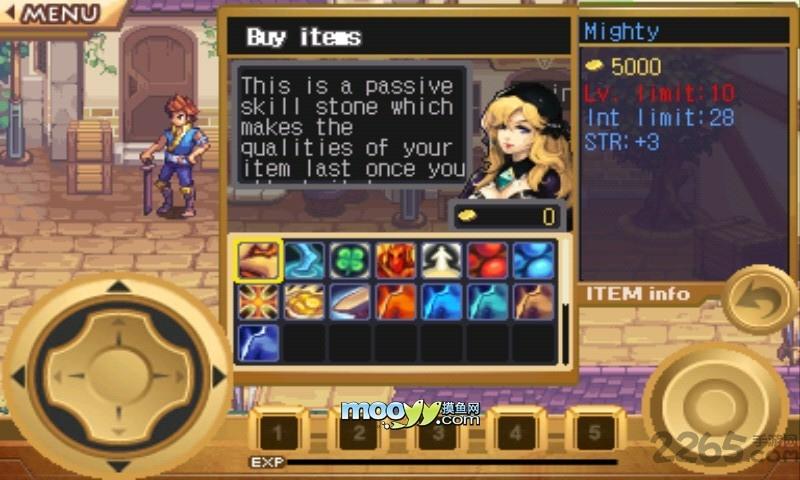Select the golden swirl skill stone
This screenshot has width=800, height=480.
coord(304,302)
